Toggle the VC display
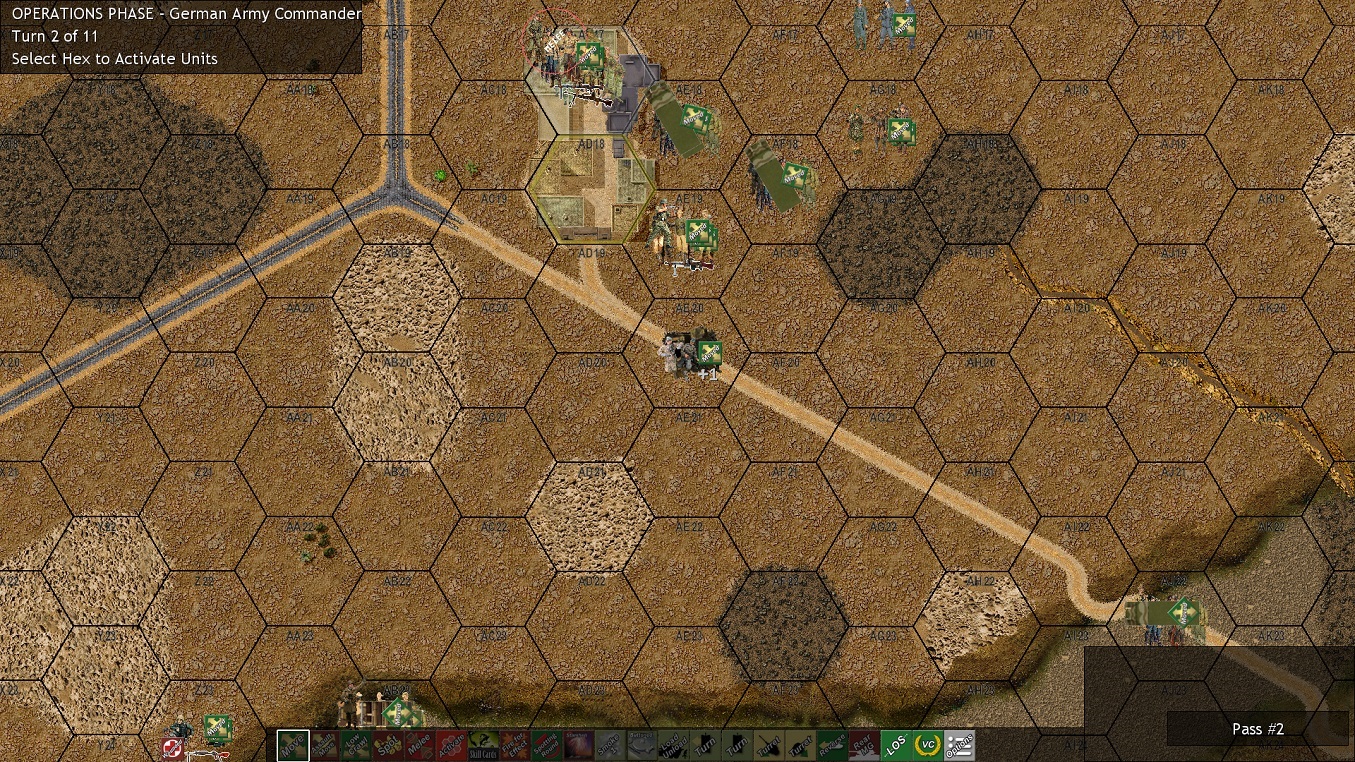 click(927, 745)
